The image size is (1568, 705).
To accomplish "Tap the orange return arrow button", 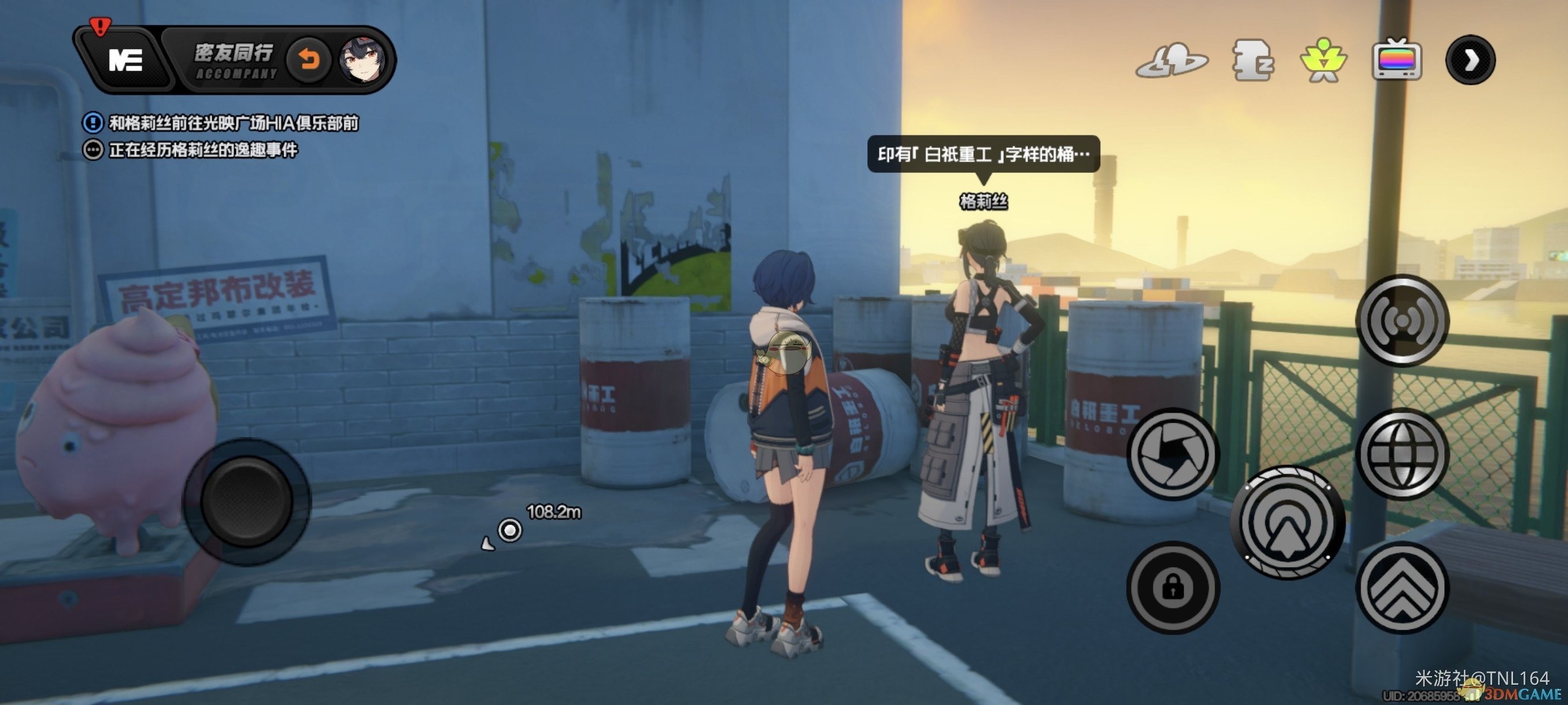I will pos(309,60).
